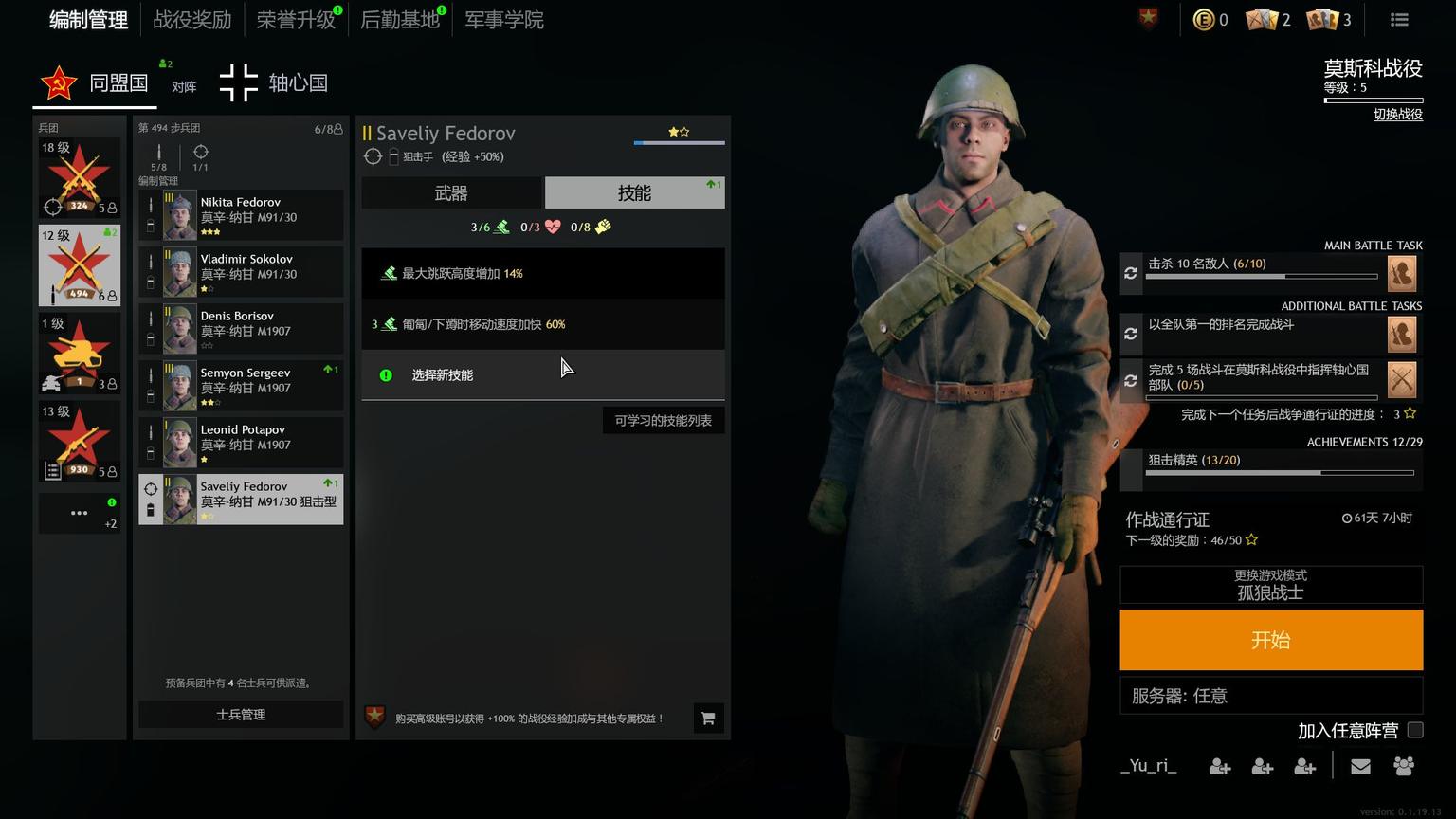Click the 切换战役 link
The height and width of the screenshot is (819, 1456).
coord(1397,115)
